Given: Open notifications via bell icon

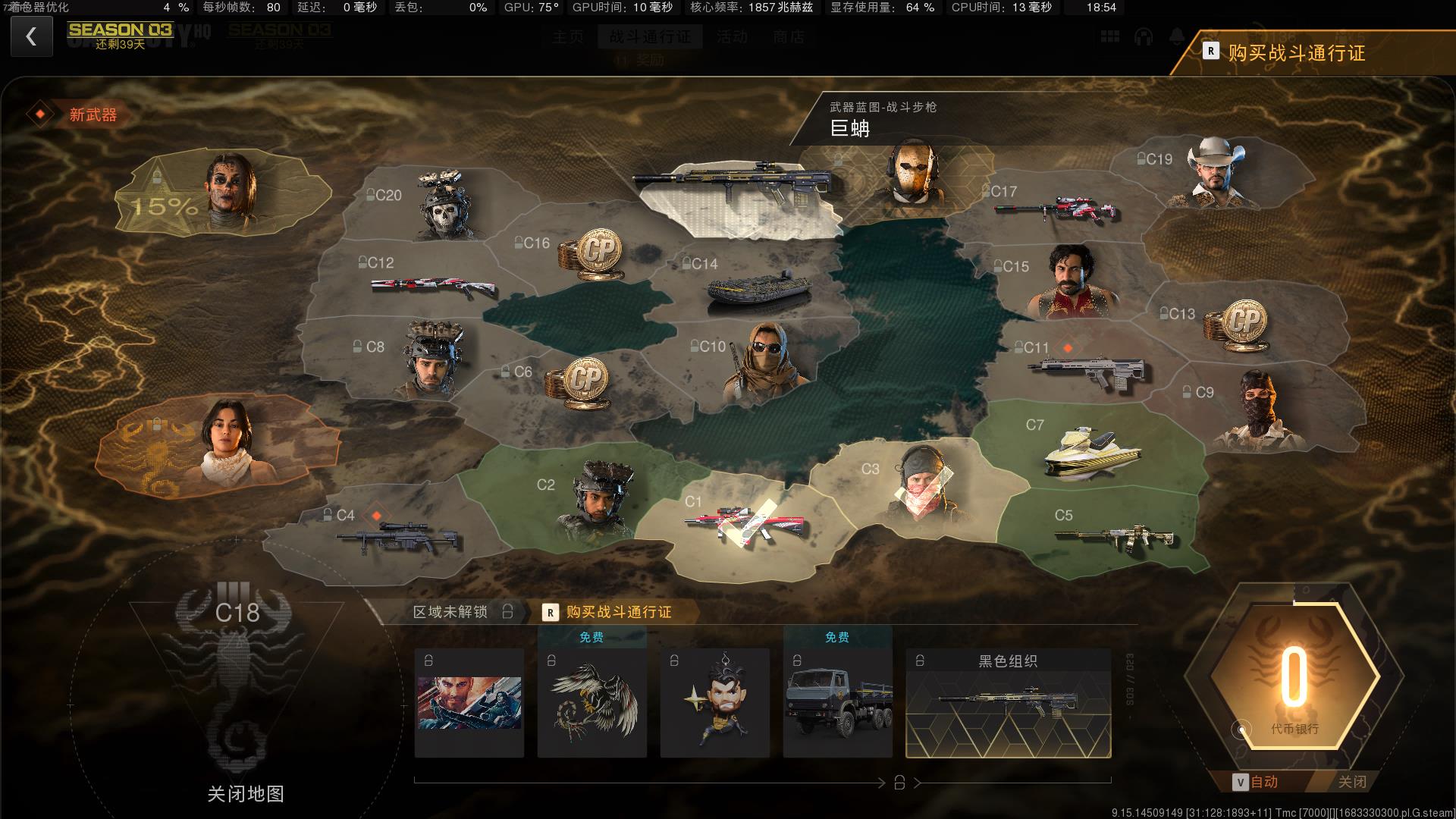Looking at the screenshot, I should [1177, 36].
